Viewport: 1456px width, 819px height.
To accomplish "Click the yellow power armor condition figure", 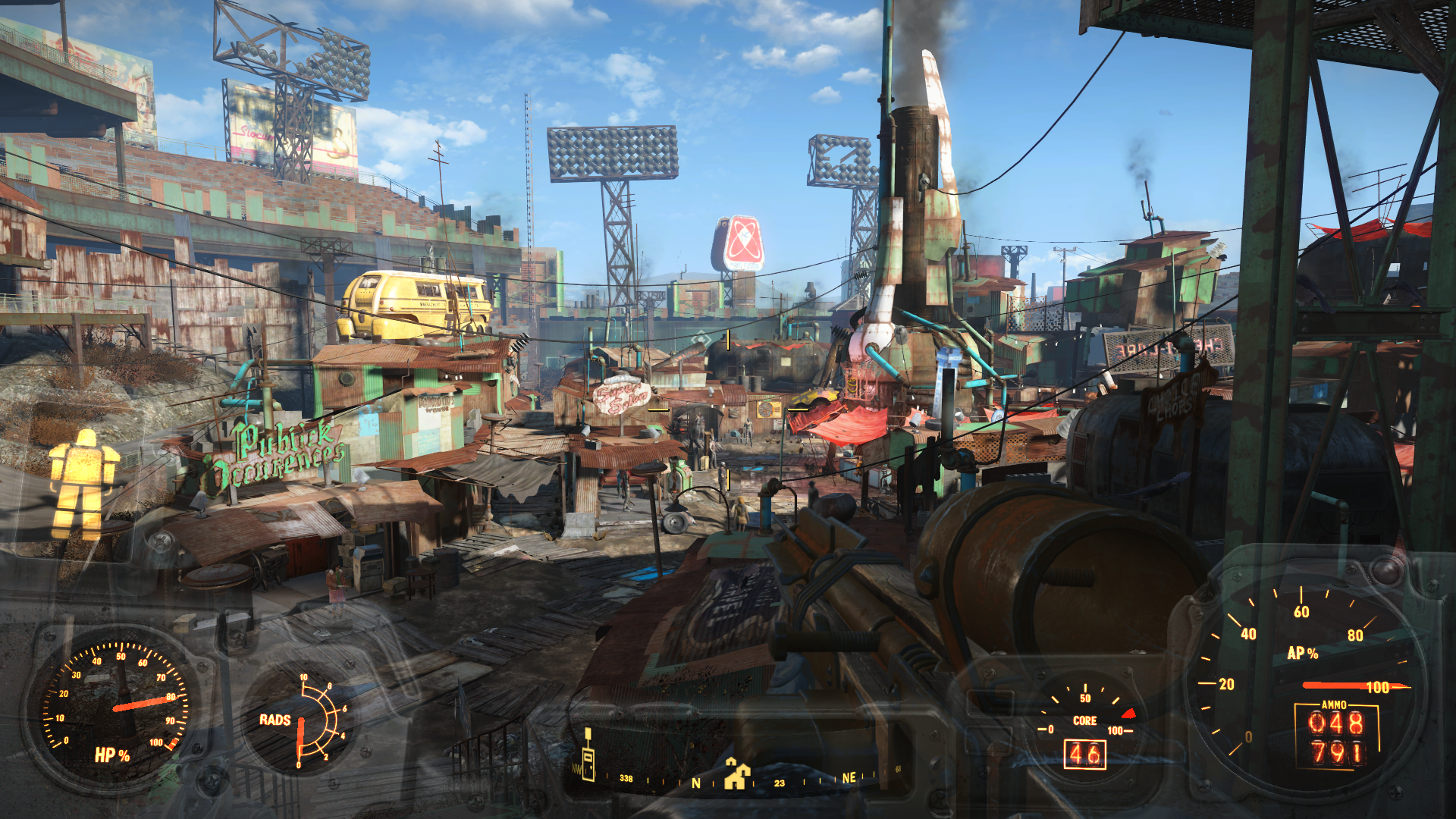I will (83, 484).
